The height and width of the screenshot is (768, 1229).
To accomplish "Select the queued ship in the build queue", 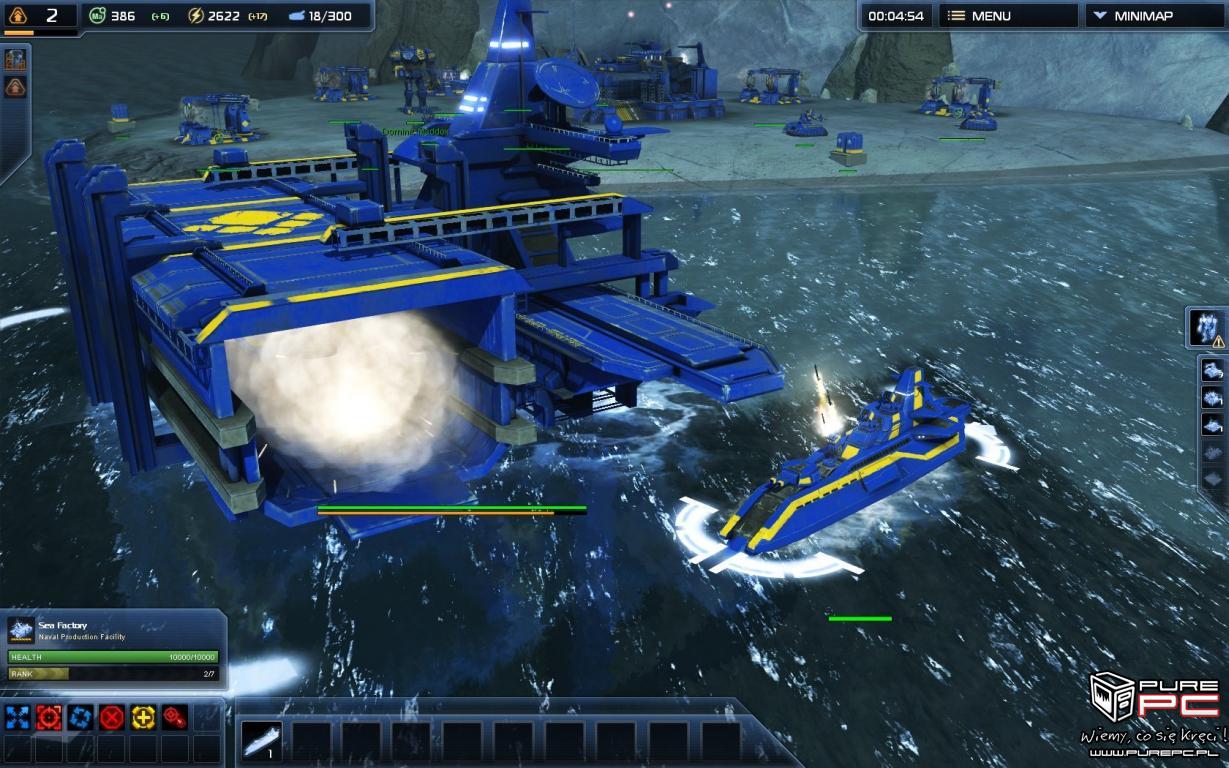I will coord(262,740).
